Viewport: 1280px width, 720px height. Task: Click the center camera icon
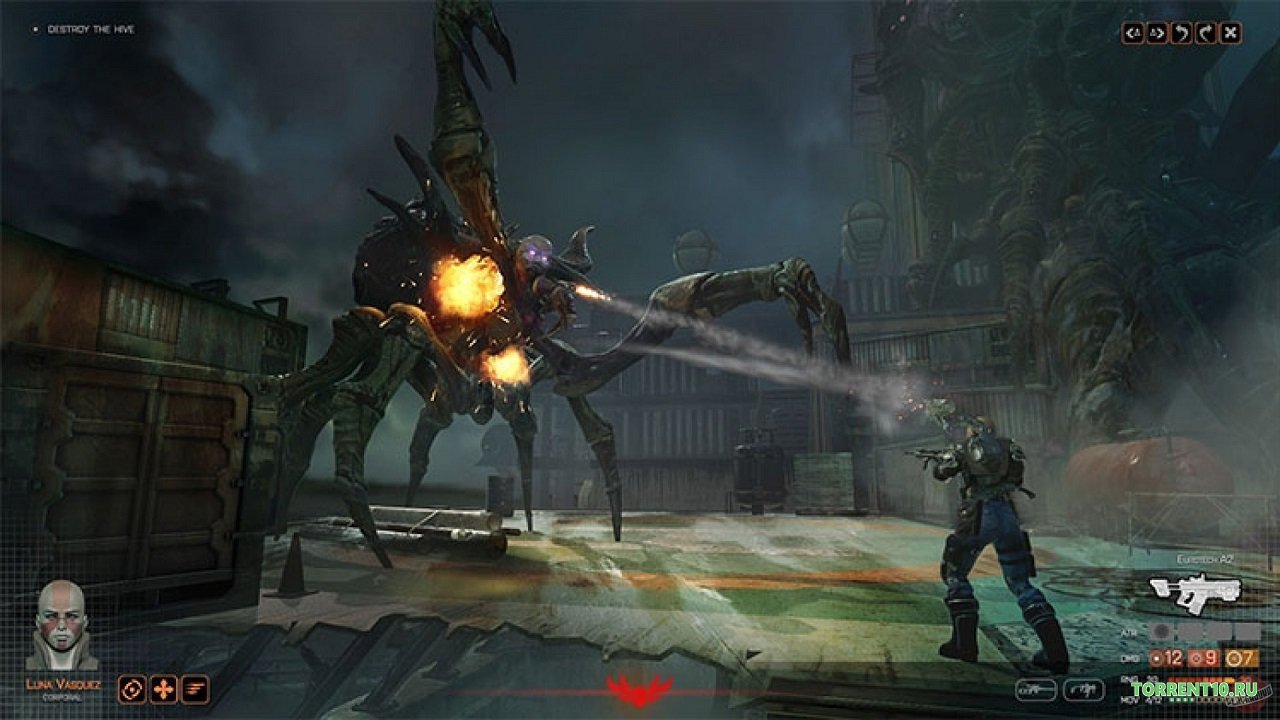[1230, 32]
